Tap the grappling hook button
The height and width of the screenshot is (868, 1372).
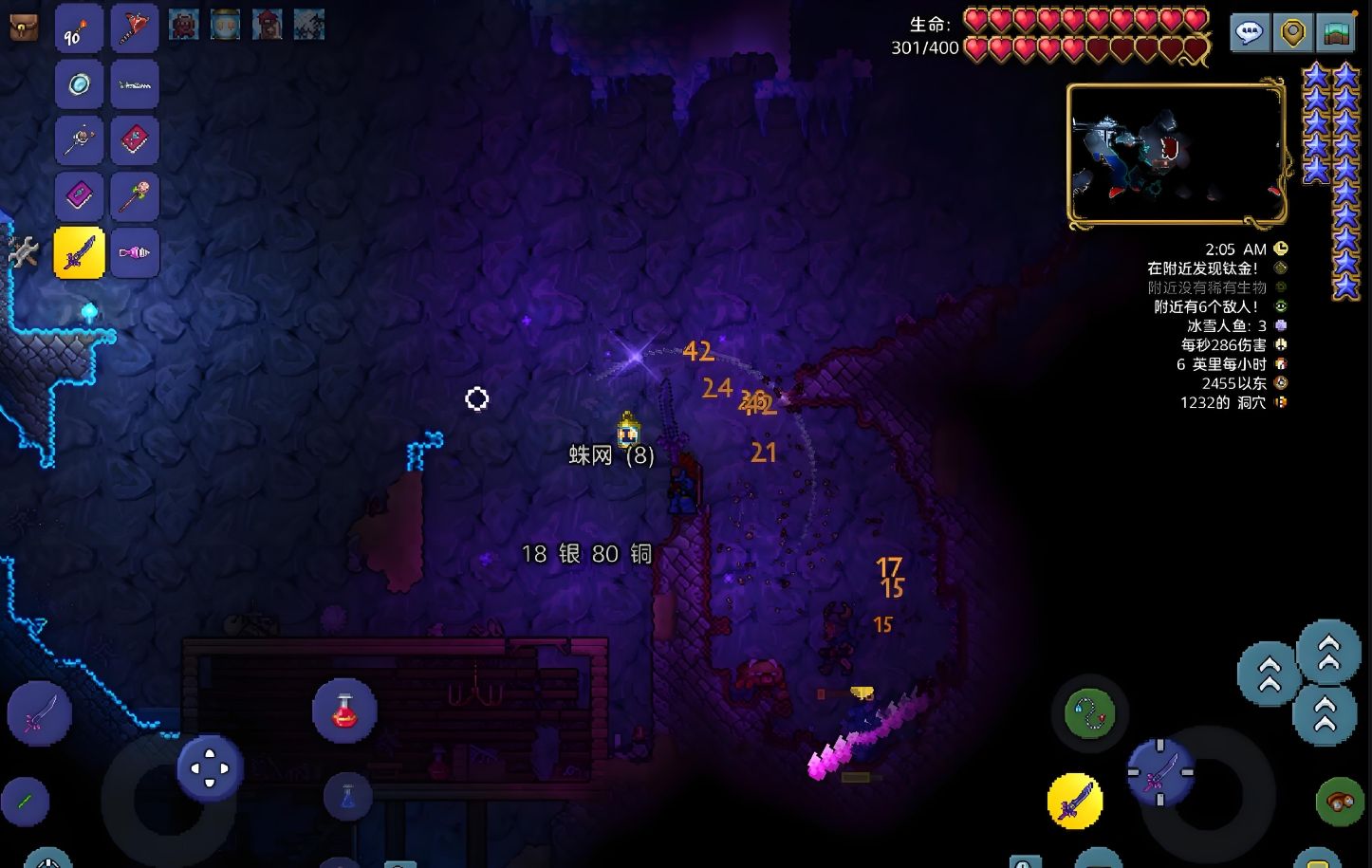click(1089, 713)
